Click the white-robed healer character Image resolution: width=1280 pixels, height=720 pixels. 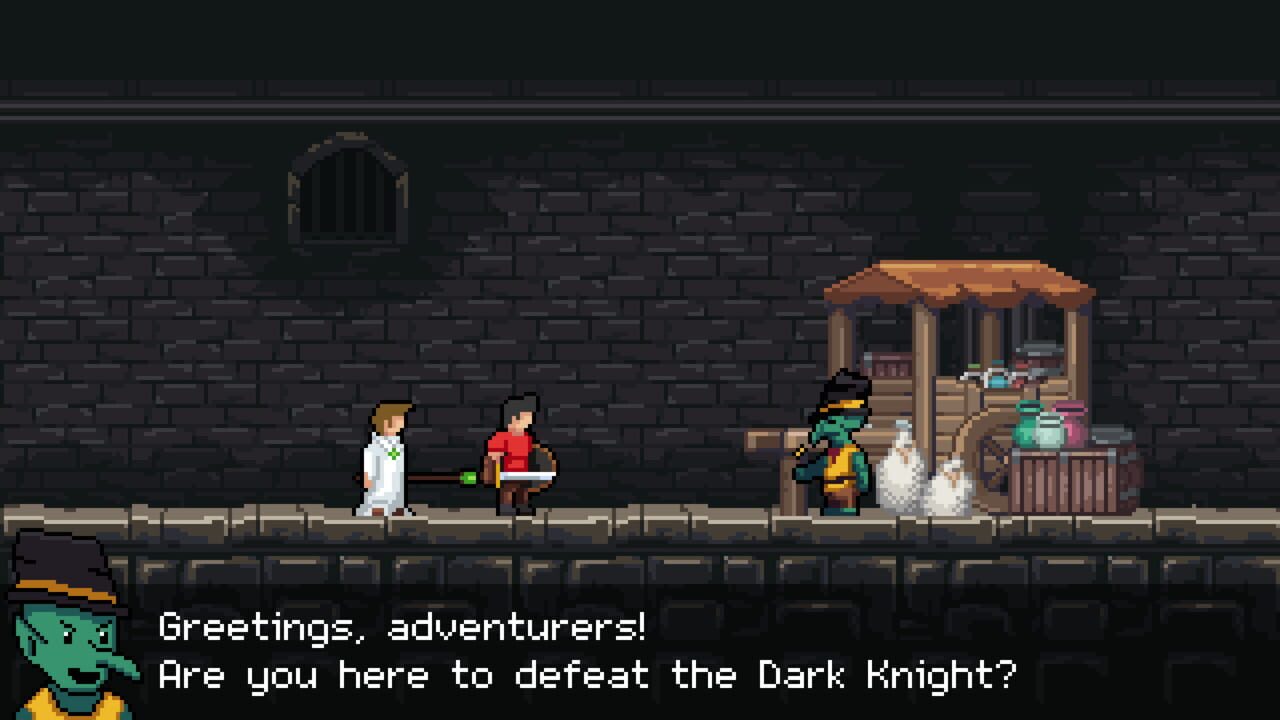point(385,460)
